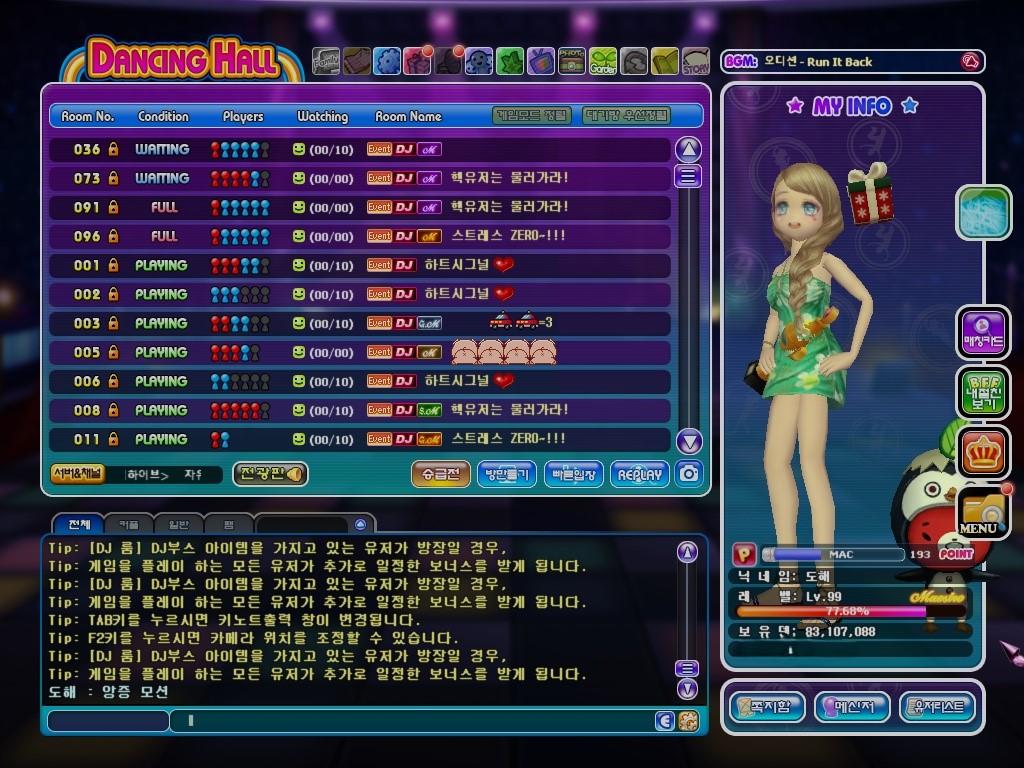Screen dimensions: 1024x768
Task: Click the 전광판 billboard button
Action: [x=269, y=474]
